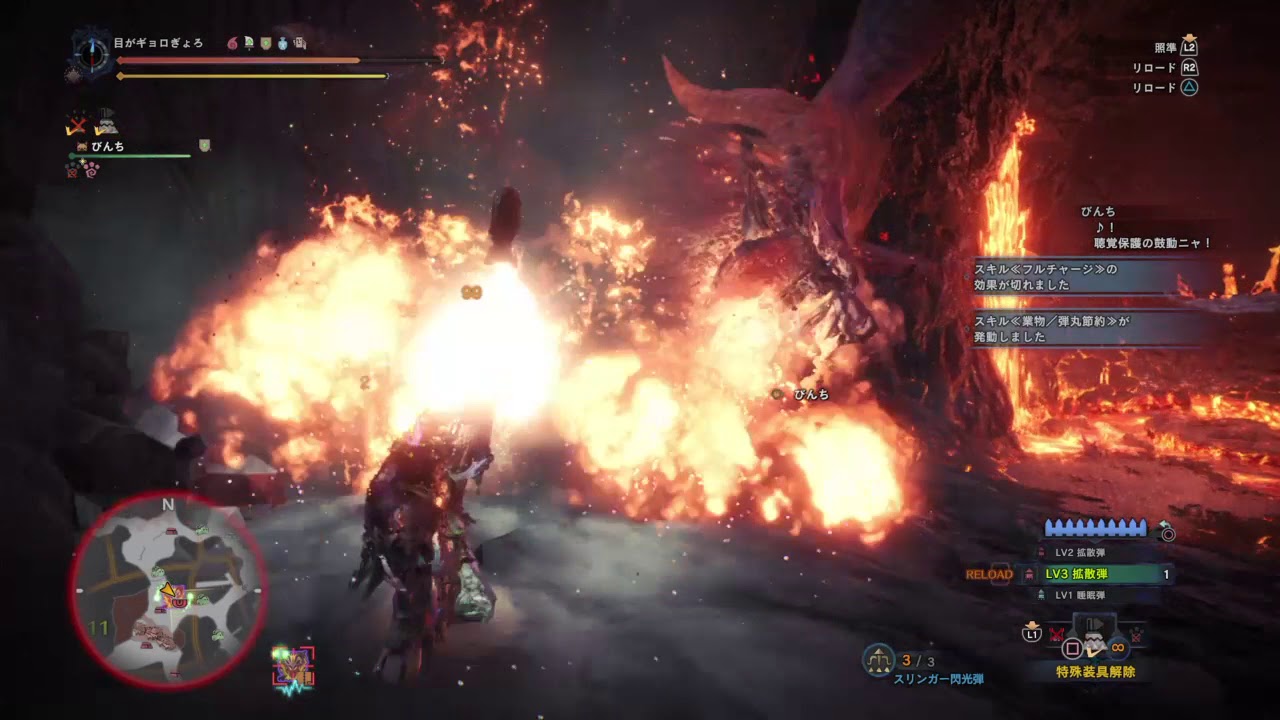Select the mantle item in the item bar
Viewport: 1280px width, 720px height.
[x=1095, y=642]
